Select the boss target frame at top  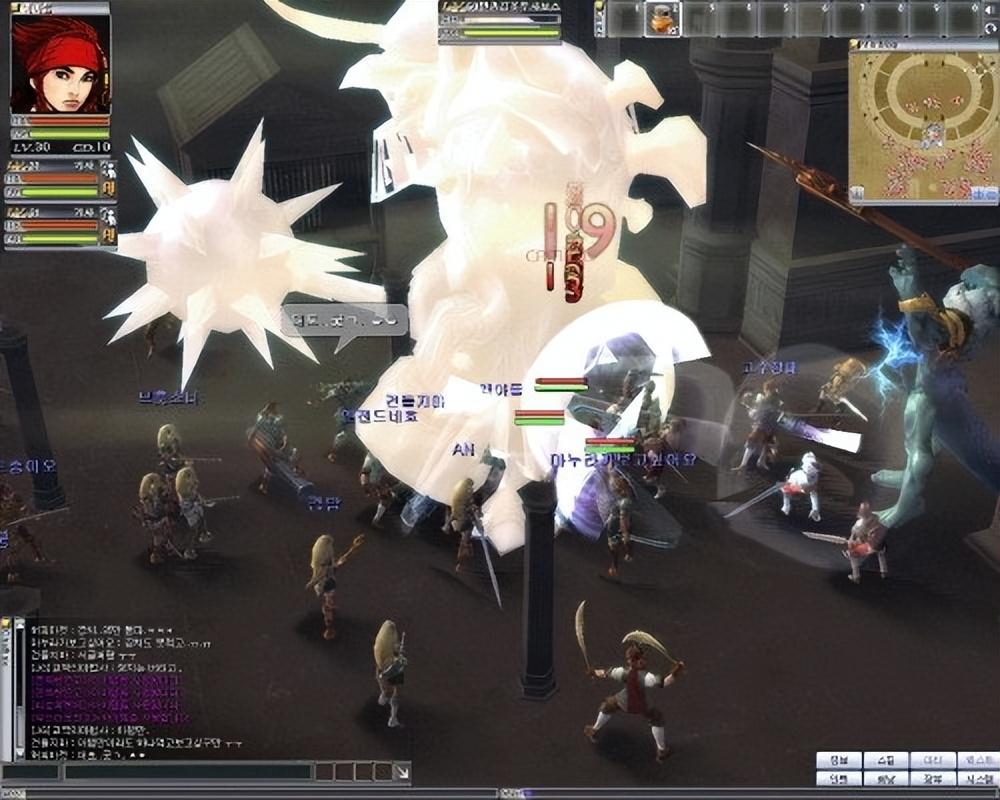[499, 22]
